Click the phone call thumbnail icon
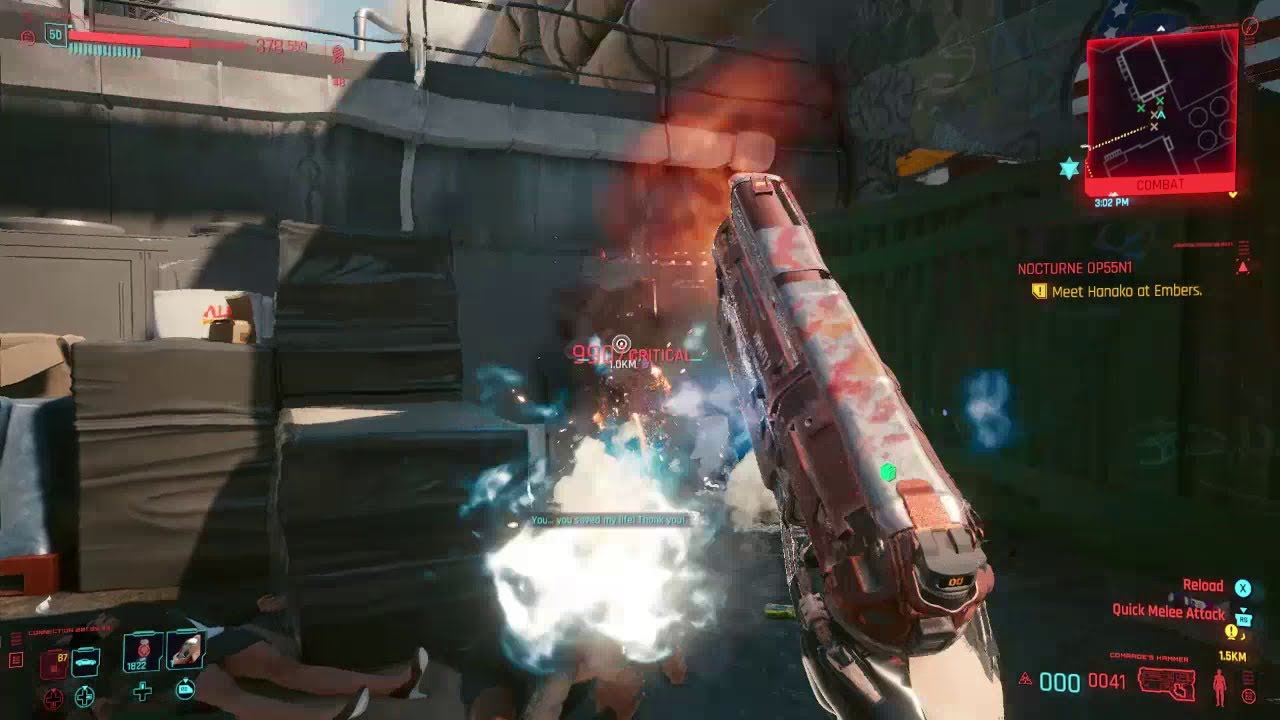Viewport: 1280px width, 720px height. [186, 652]
